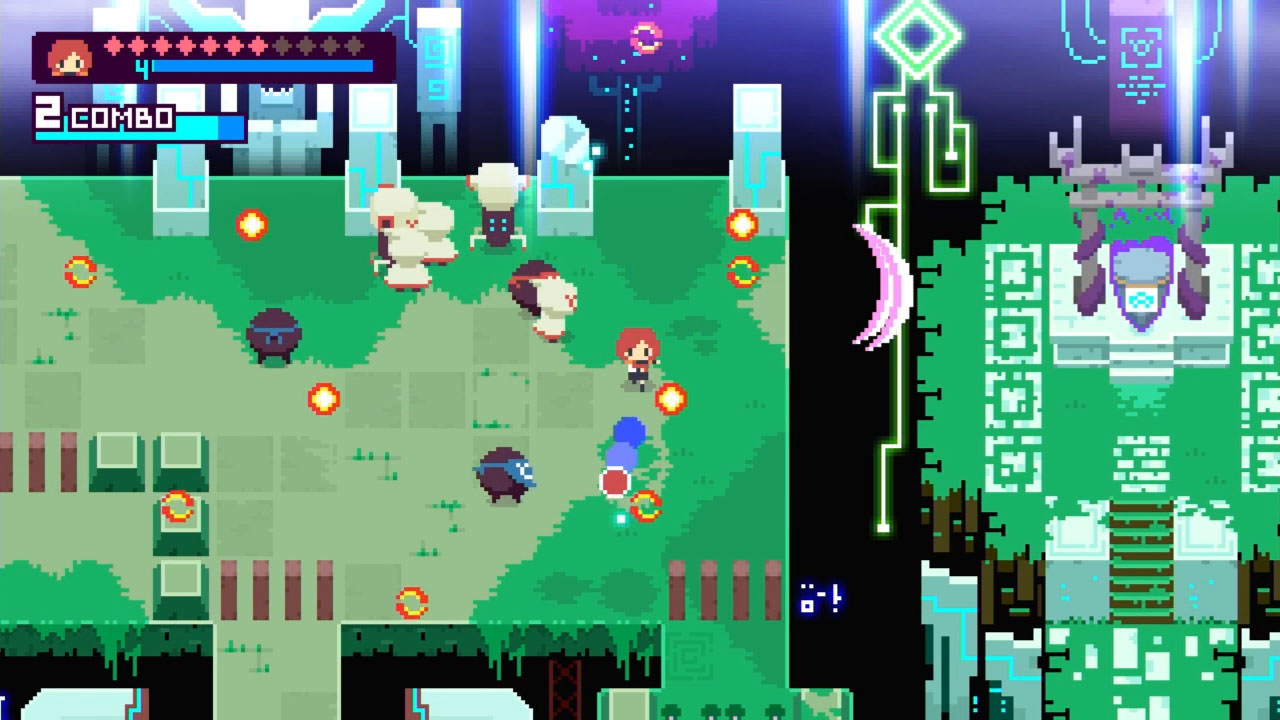Select the cyan rune emblem on the purple banner
1280x720 pixels.
(1141, 45)
